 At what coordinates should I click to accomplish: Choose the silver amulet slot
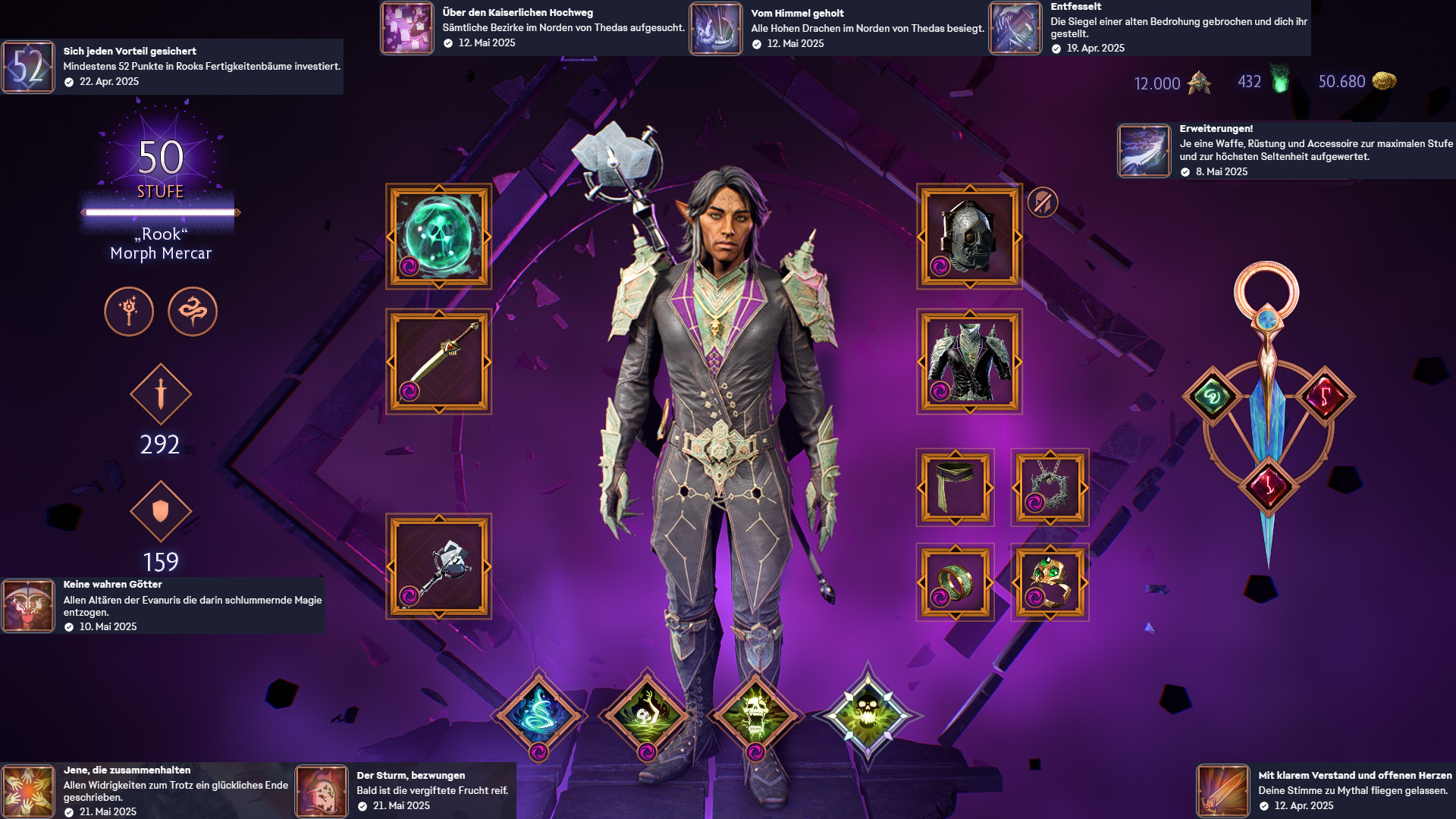1050,487
